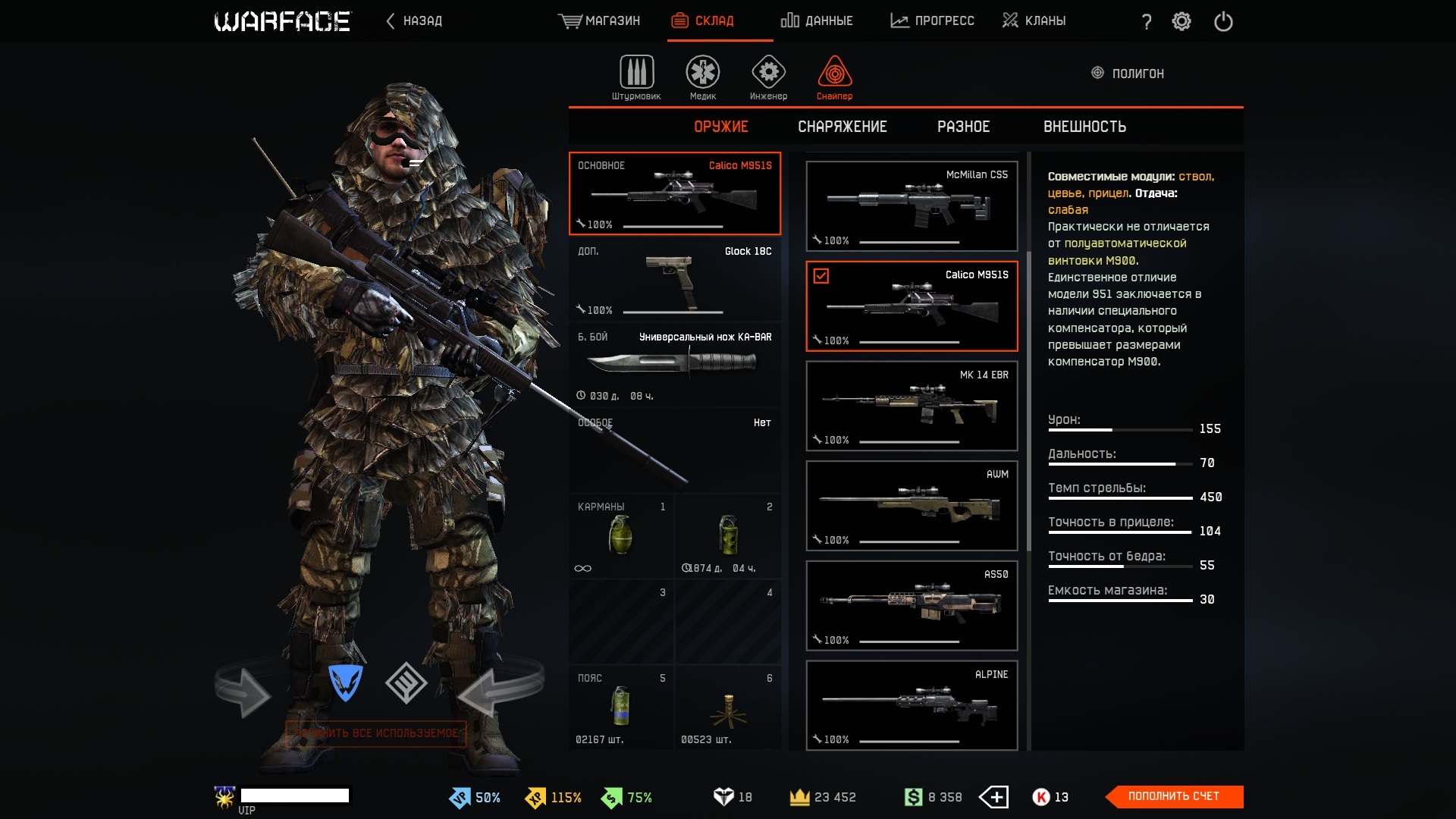This screenshot has width=1456, height=819.
Task: Open the Прогресс section
Action: point(932,20)
